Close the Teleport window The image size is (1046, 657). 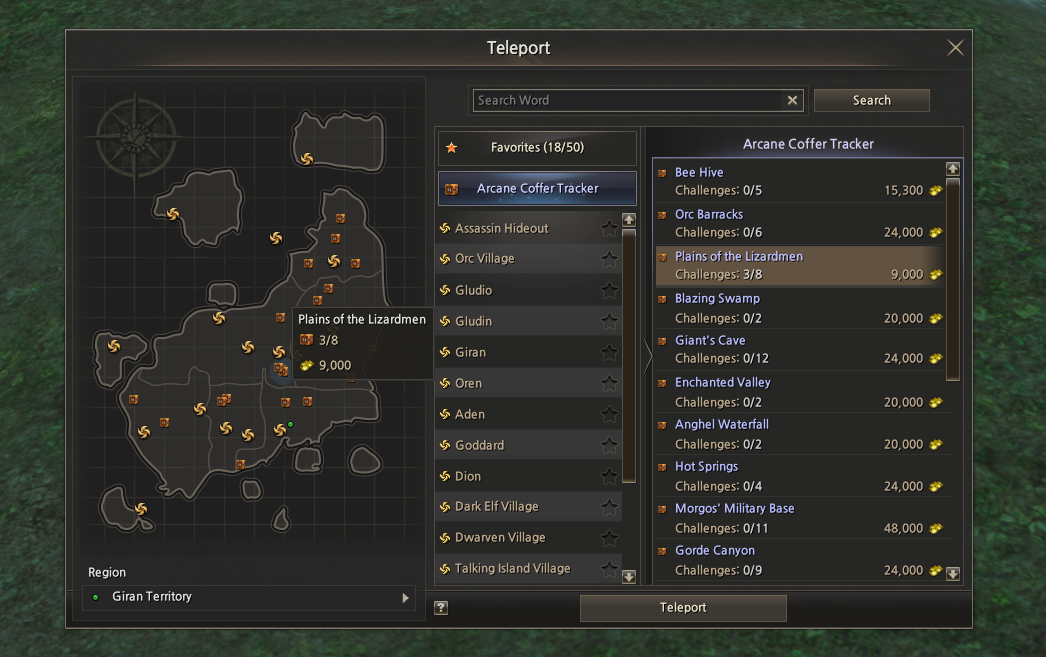[x=955, y=48]
